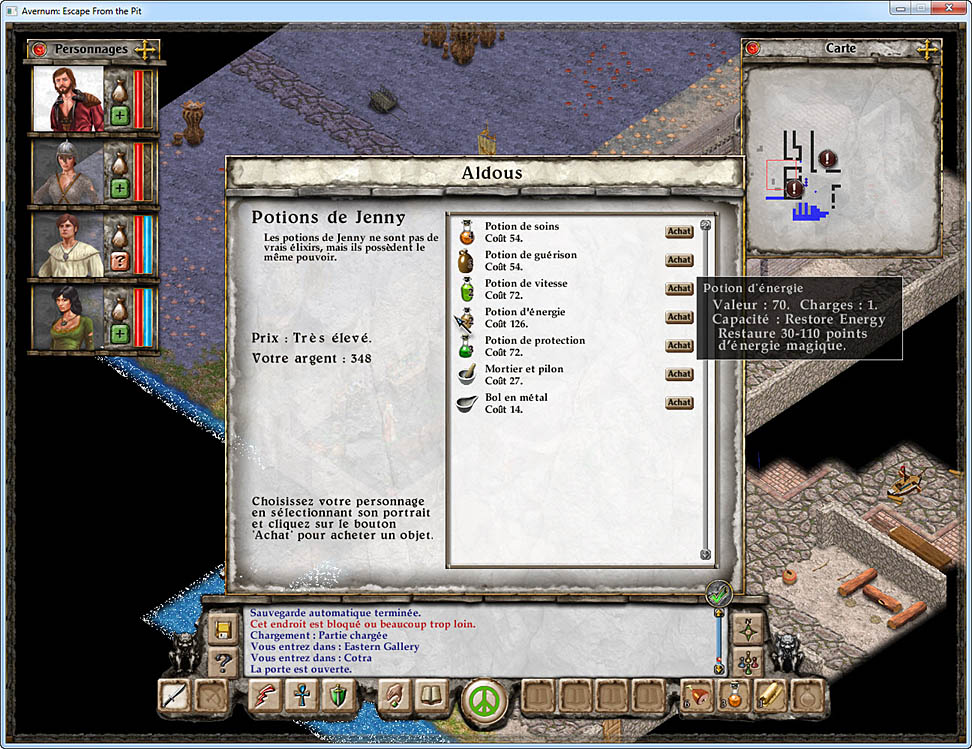The height and width of the screenshot is (749, 972).
Task: Buy the Bol en métal
Action: point(679,403)
